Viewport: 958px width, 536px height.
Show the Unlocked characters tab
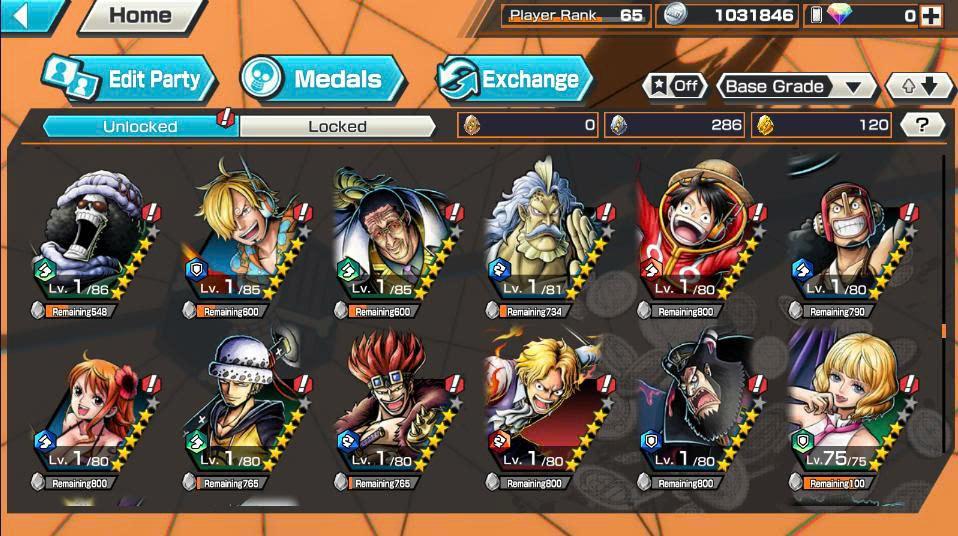pos(140,126)
